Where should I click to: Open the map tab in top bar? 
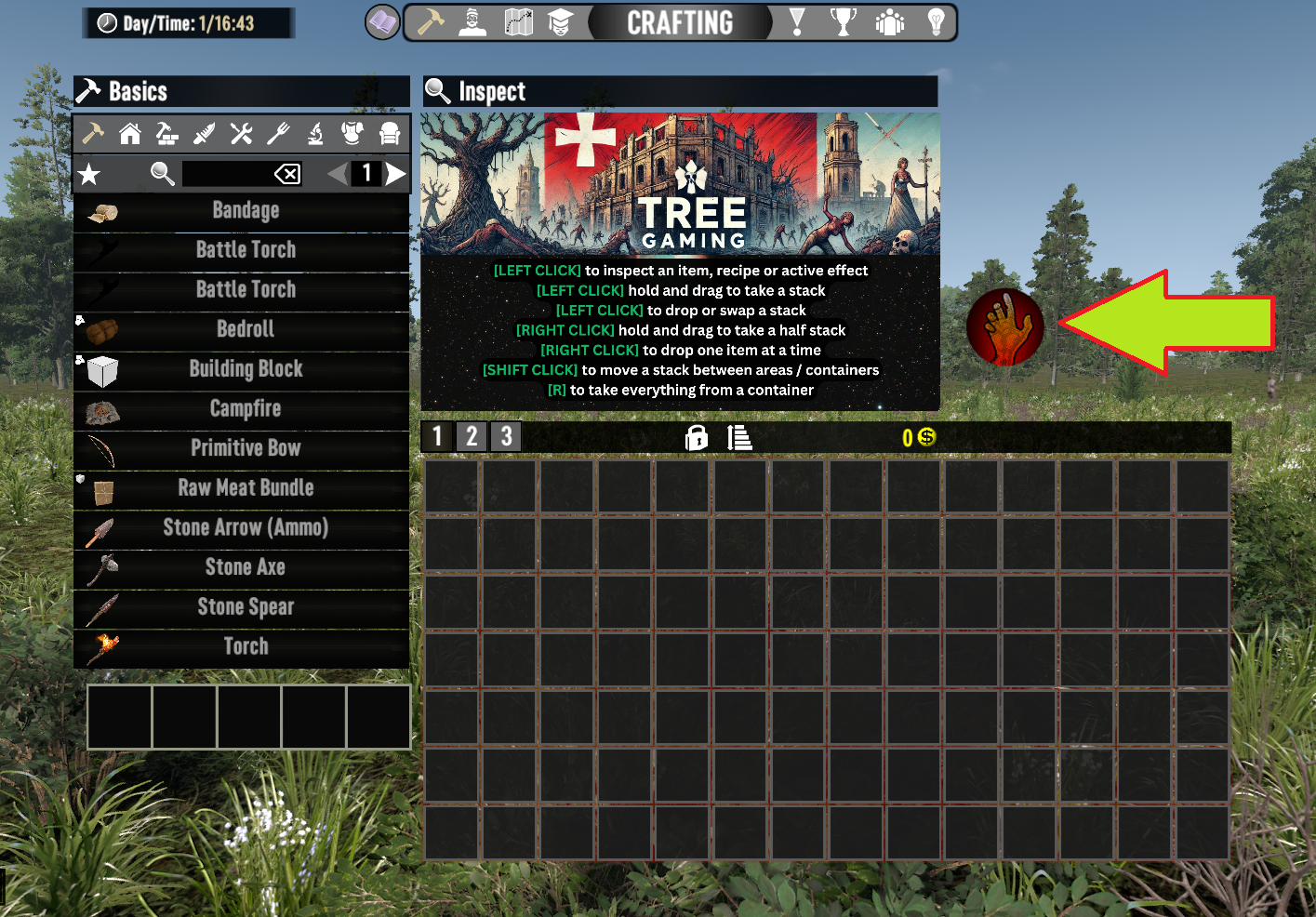pos(518,22)
